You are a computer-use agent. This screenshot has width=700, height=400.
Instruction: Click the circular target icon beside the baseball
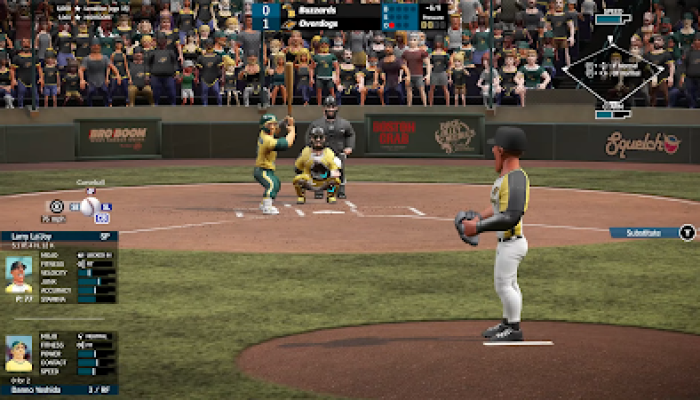pos(57,206)
